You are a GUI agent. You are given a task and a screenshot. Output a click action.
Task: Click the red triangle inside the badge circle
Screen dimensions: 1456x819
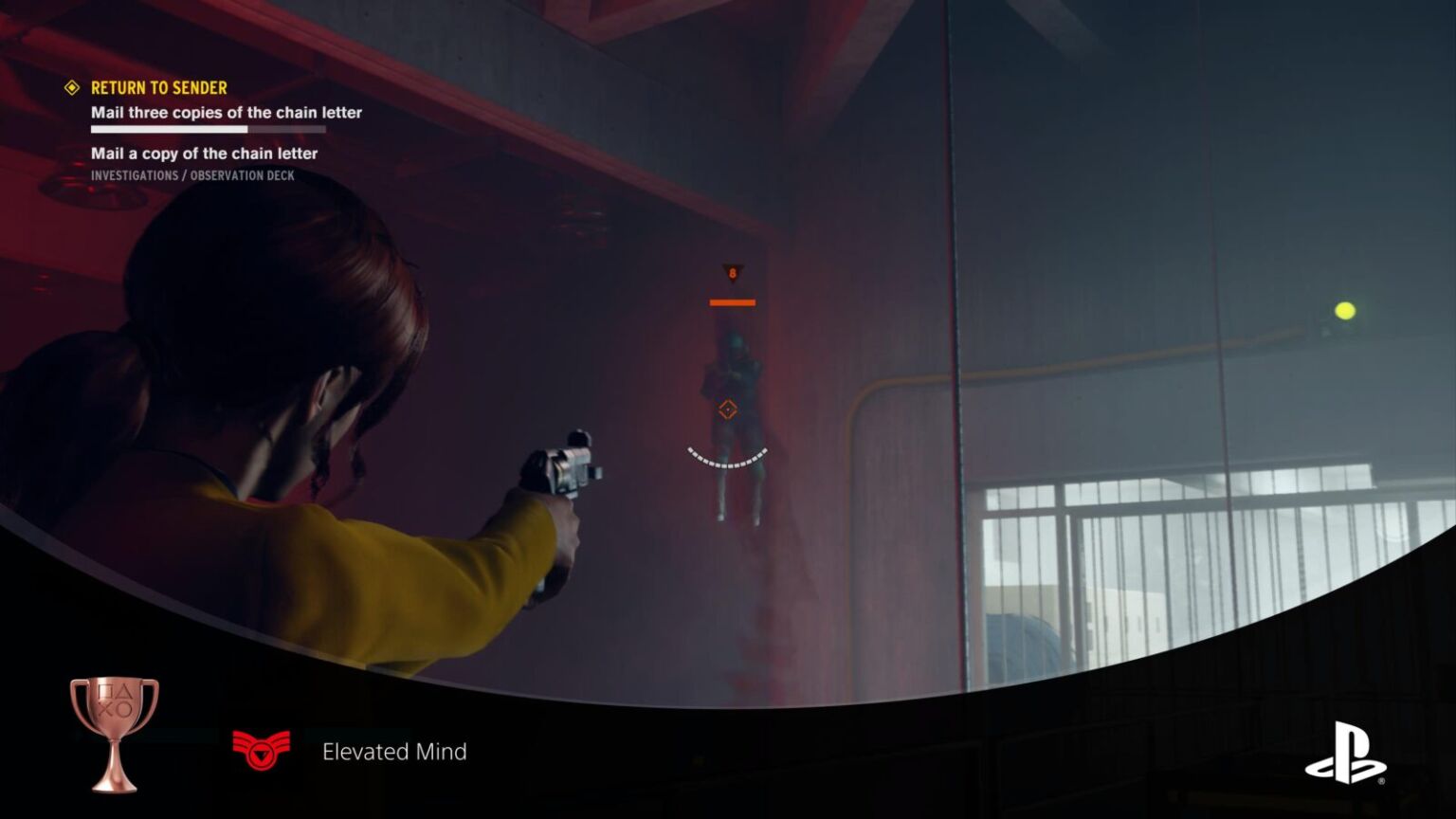click(x=263, y=753)
